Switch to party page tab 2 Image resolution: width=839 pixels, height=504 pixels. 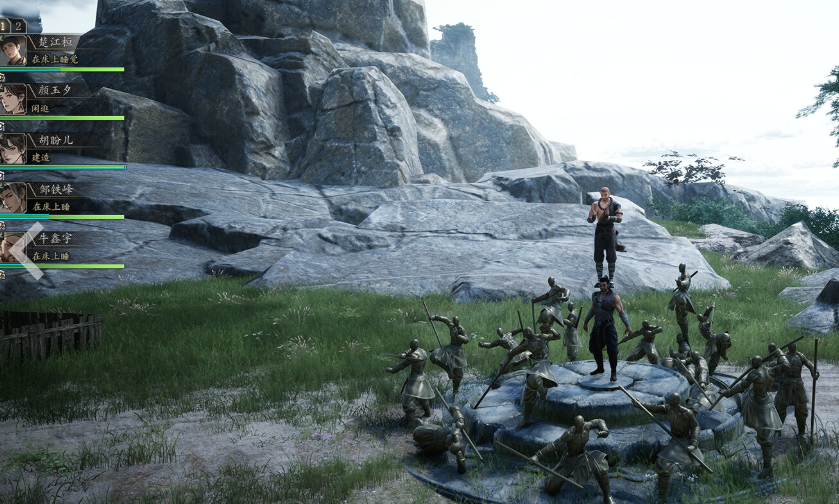point(19,25)
